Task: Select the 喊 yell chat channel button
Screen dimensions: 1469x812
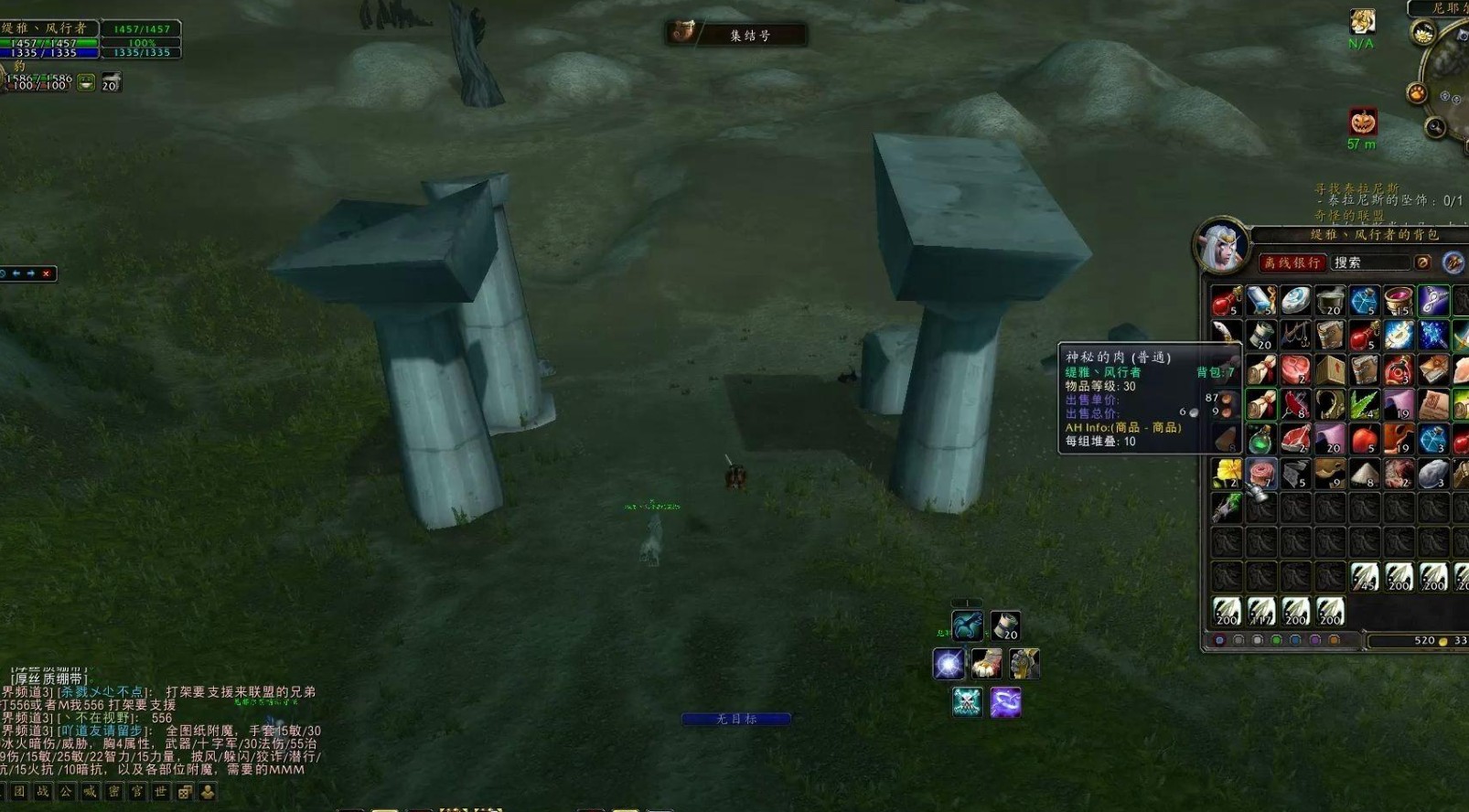Action: pos(90,792)
